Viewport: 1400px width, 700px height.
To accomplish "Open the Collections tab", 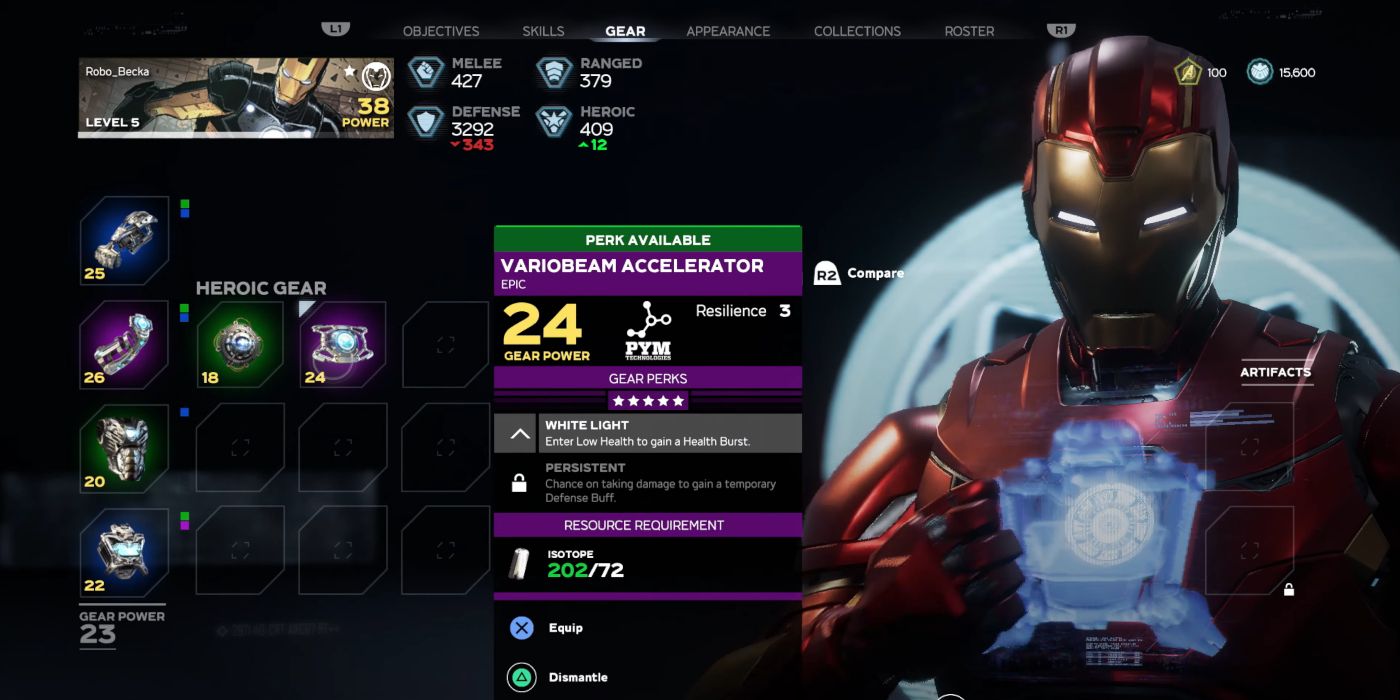I will point(857,31).
